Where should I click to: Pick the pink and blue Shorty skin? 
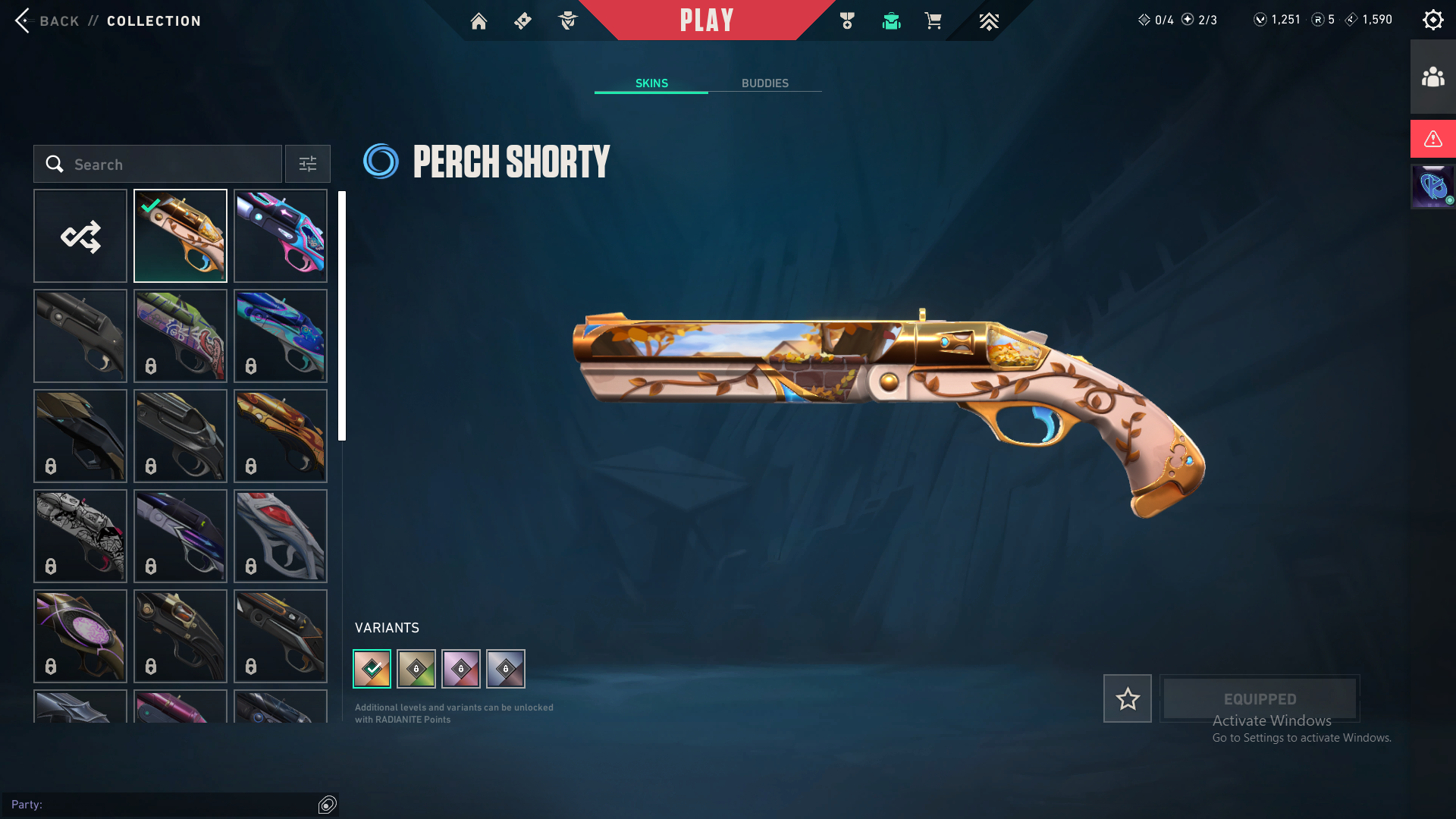coord(281,236)
